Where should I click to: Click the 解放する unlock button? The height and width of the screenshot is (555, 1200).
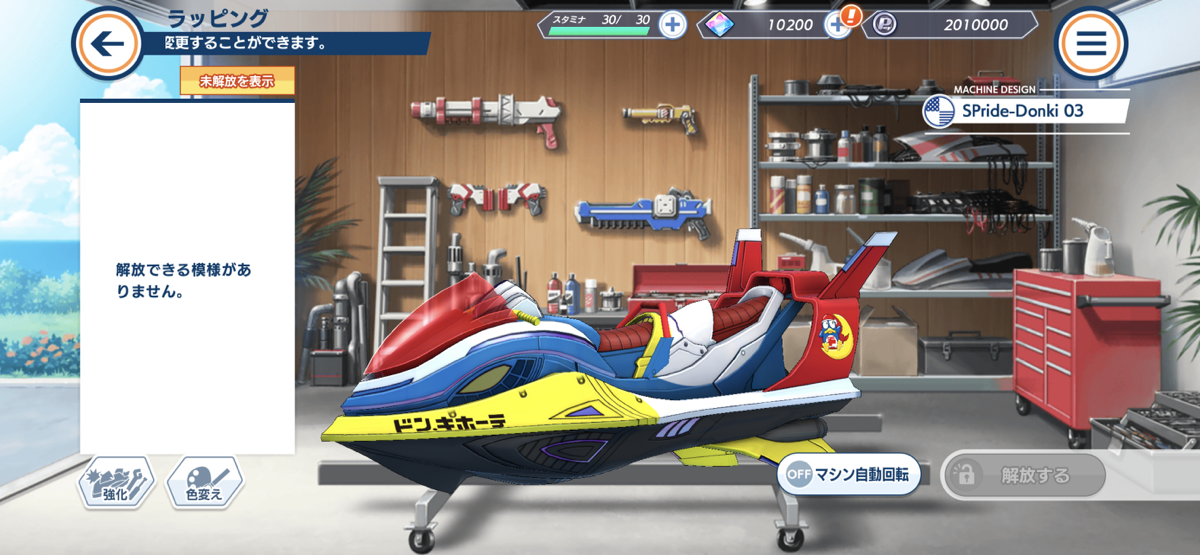[1023, 476]
